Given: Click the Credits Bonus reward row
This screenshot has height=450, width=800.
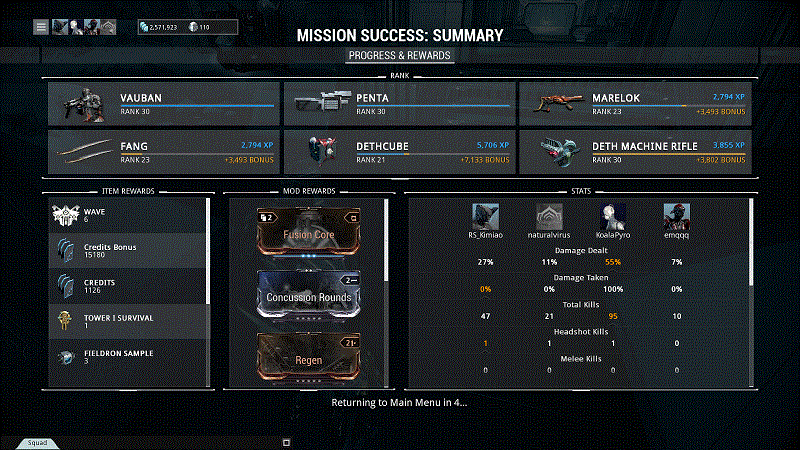Looking at the screenshot, I should pyautogui.click(x=128, y=250).
